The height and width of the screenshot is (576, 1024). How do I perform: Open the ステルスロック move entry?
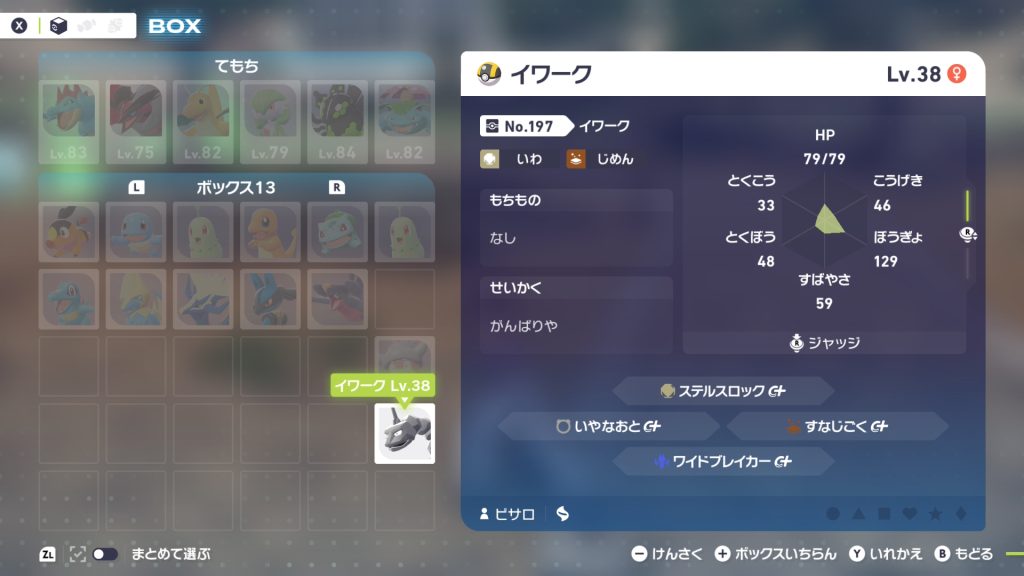point(722,391)
